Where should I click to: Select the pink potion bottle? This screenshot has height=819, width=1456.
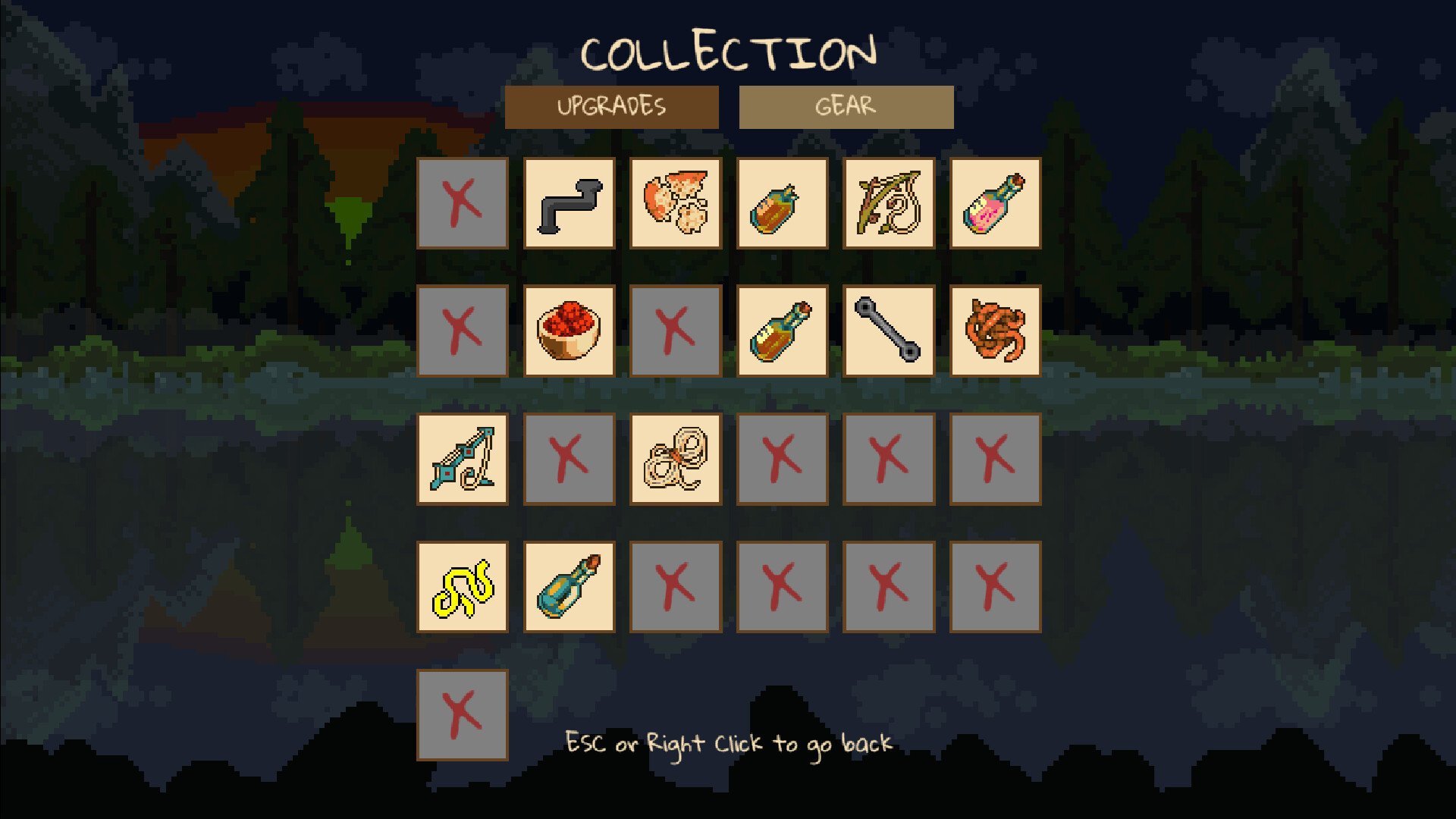(995, 203)
